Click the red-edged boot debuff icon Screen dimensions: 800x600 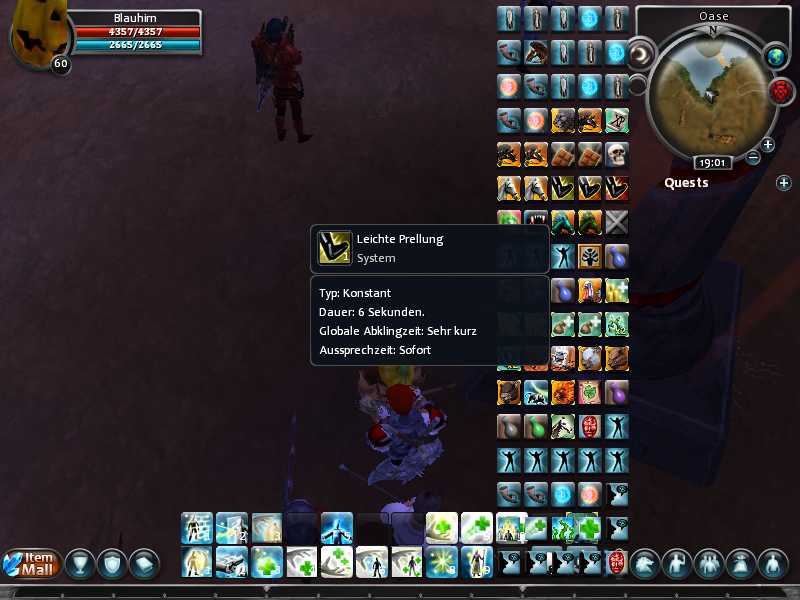tap(617, 188)
